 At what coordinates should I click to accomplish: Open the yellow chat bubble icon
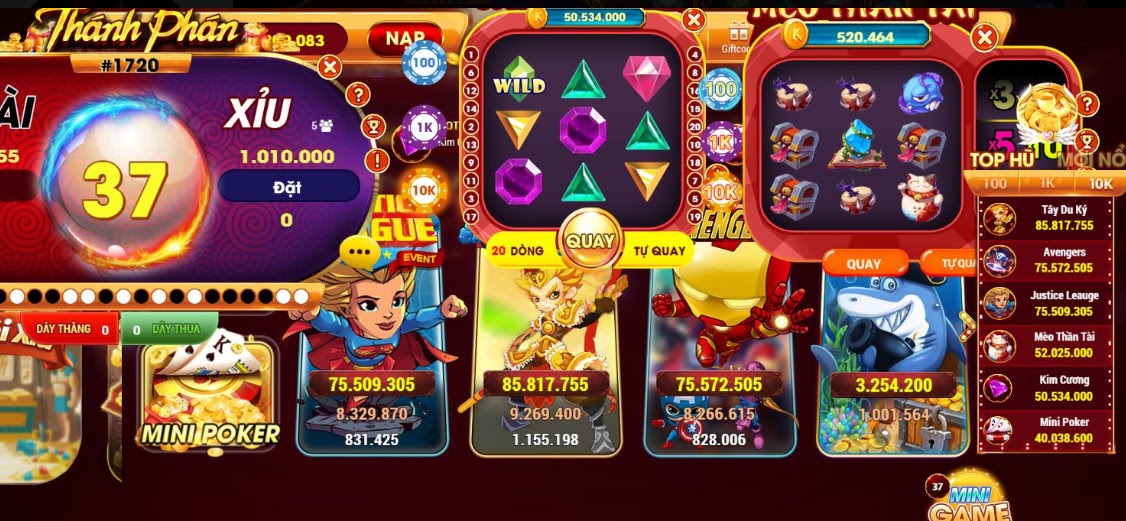(357, 248)
